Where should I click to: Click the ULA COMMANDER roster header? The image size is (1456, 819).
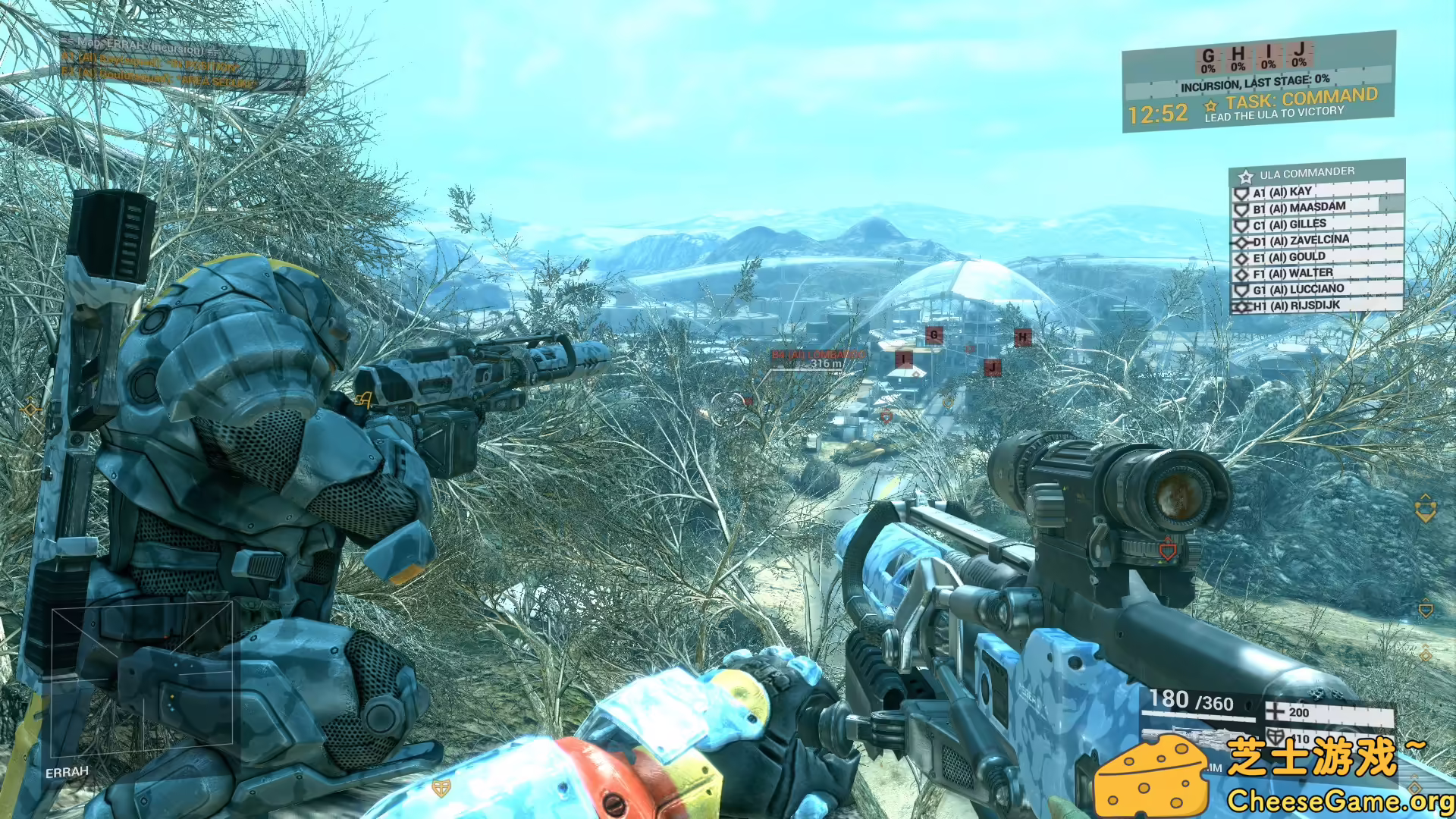1307,173
